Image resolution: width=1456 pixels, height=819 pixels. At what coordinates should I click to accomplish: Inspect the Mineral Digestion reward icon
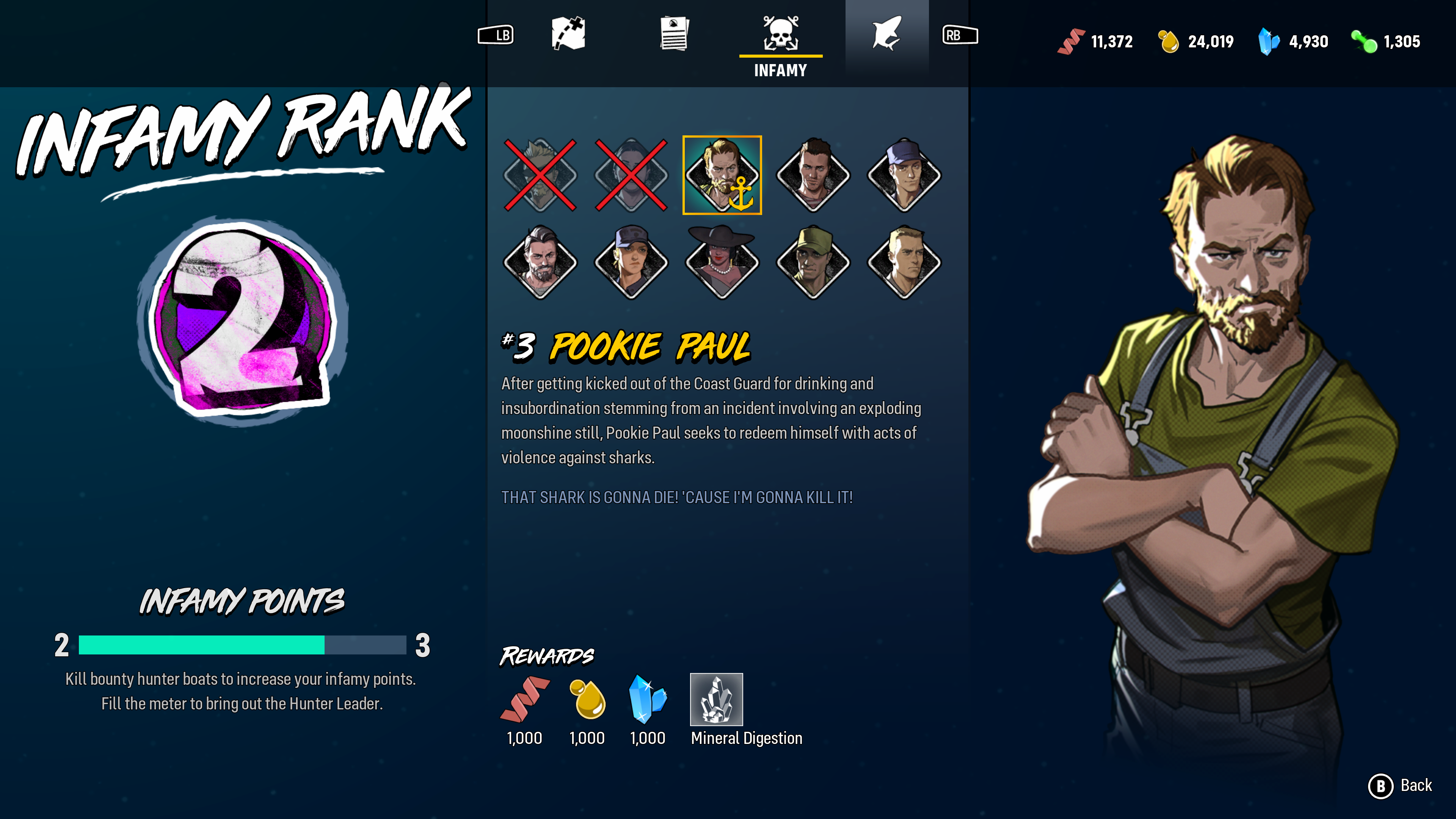click(x=716, y=699)
